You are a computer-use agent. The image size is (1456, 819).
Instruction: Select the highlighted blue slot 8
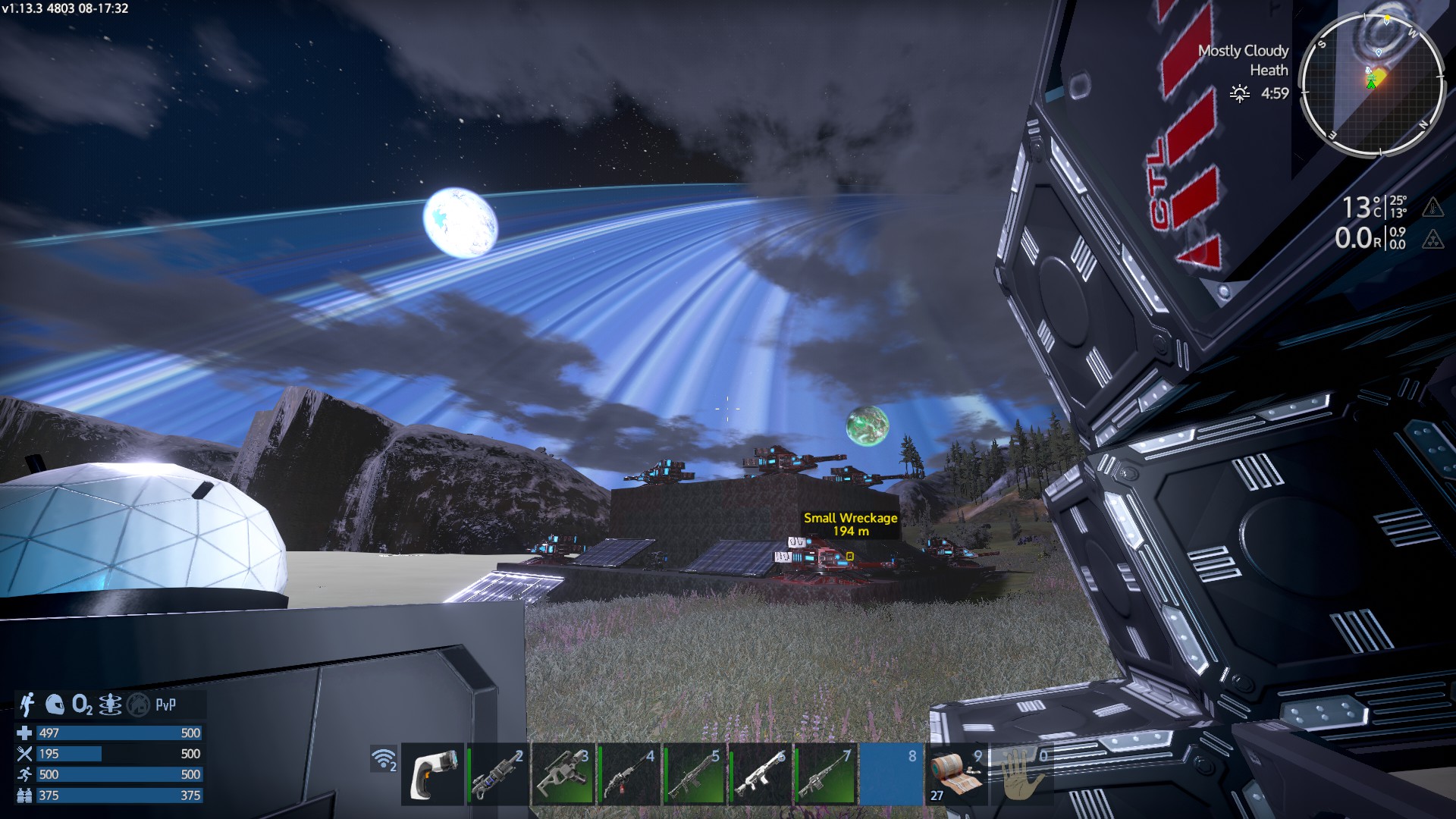[x=890, y=773]
